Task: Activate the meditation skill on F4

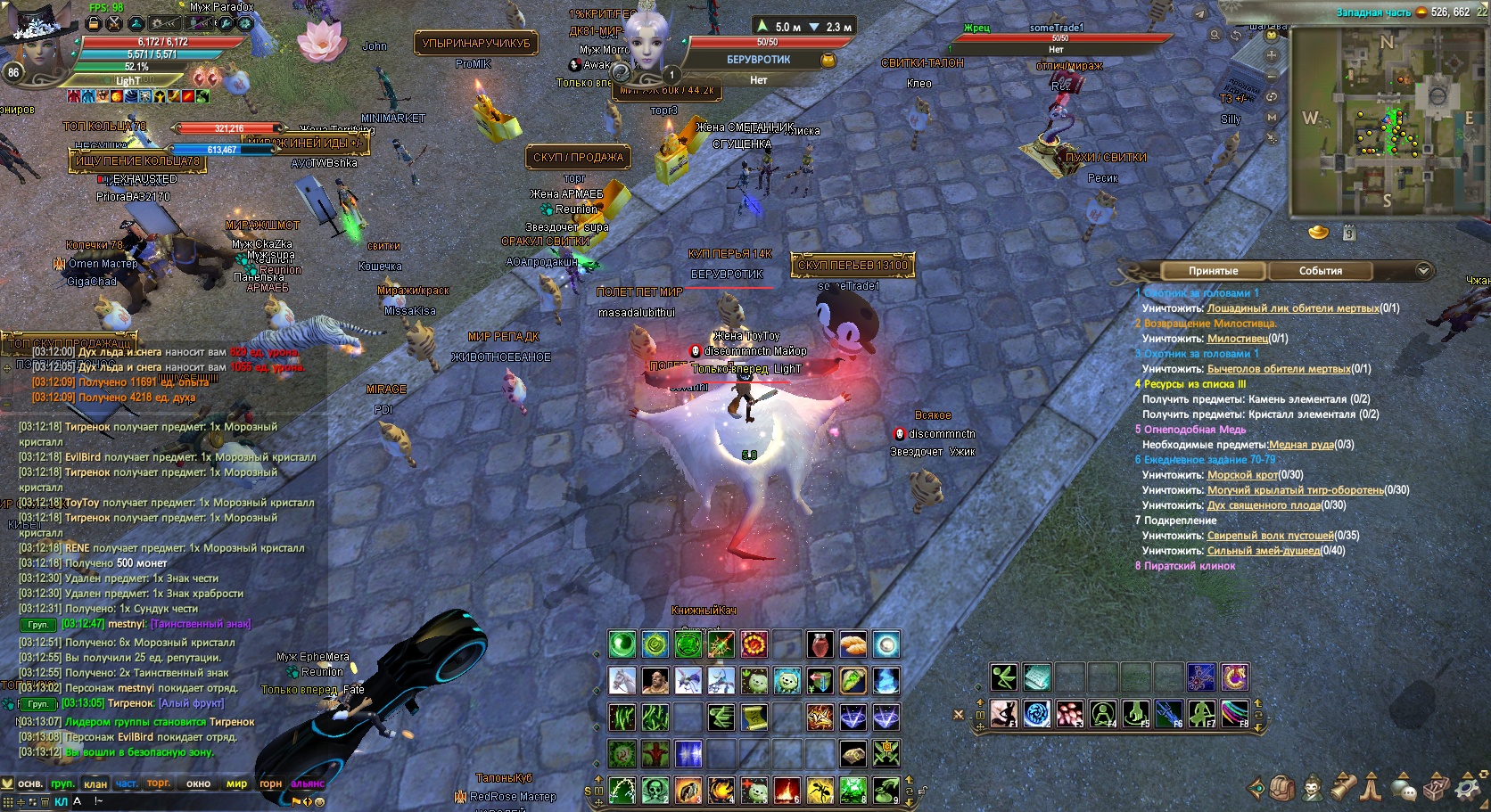Action: [x=1103, y=713]
